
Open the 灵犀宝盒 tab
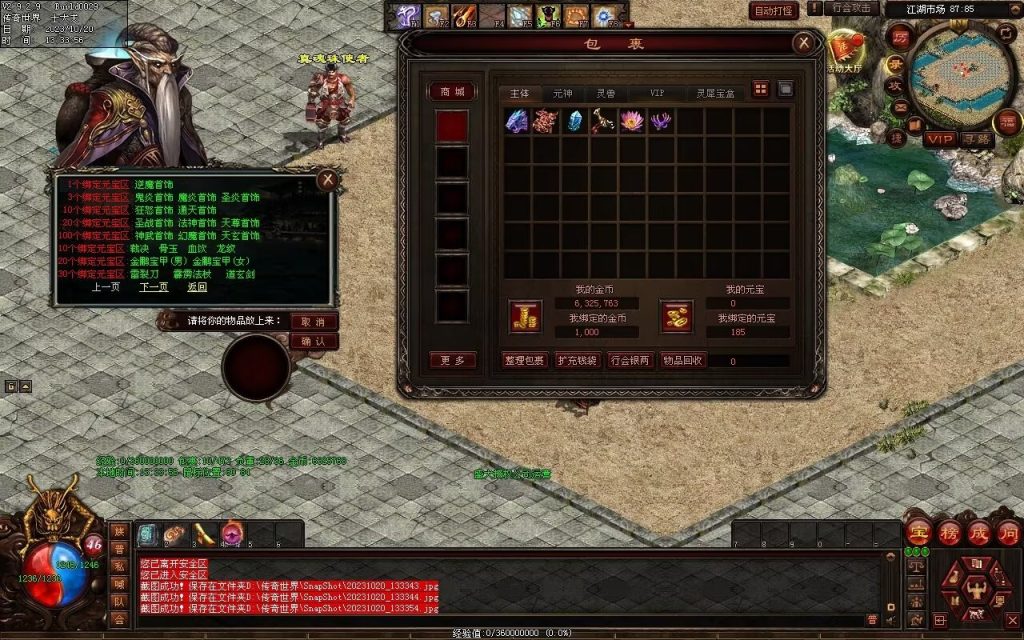[x=715, y=92]
